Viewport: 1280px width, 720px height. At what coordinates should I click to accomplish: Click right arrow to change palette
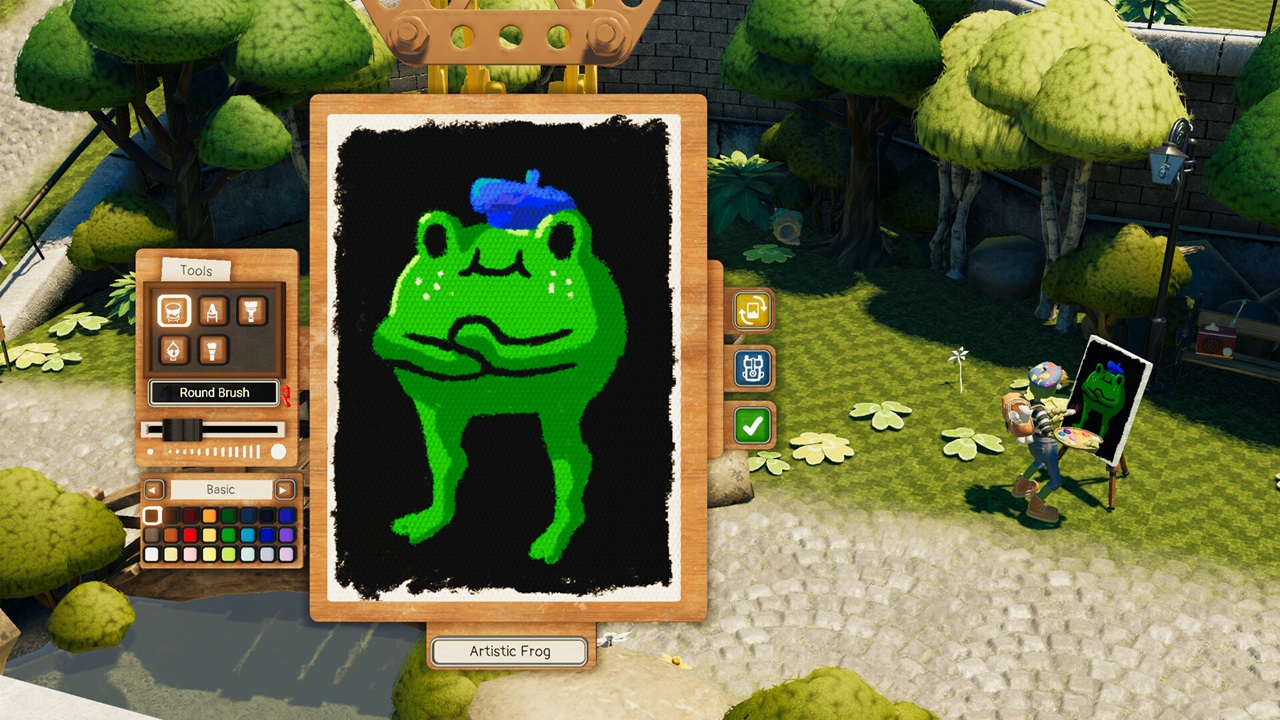click(x=283, y=489)
